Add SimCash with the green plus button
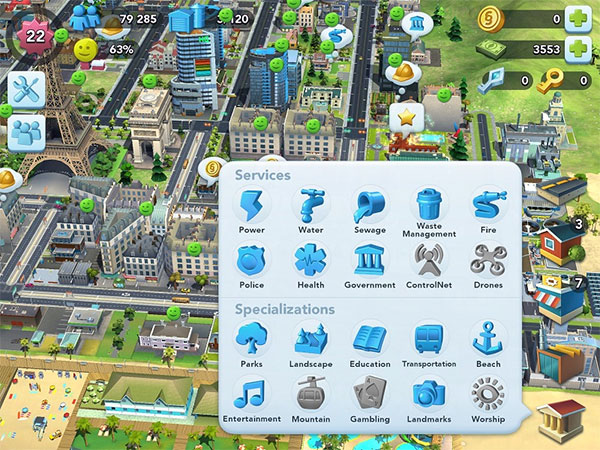Image resolution: width=600 pixels, height=450 pixels. pos(577,17)
